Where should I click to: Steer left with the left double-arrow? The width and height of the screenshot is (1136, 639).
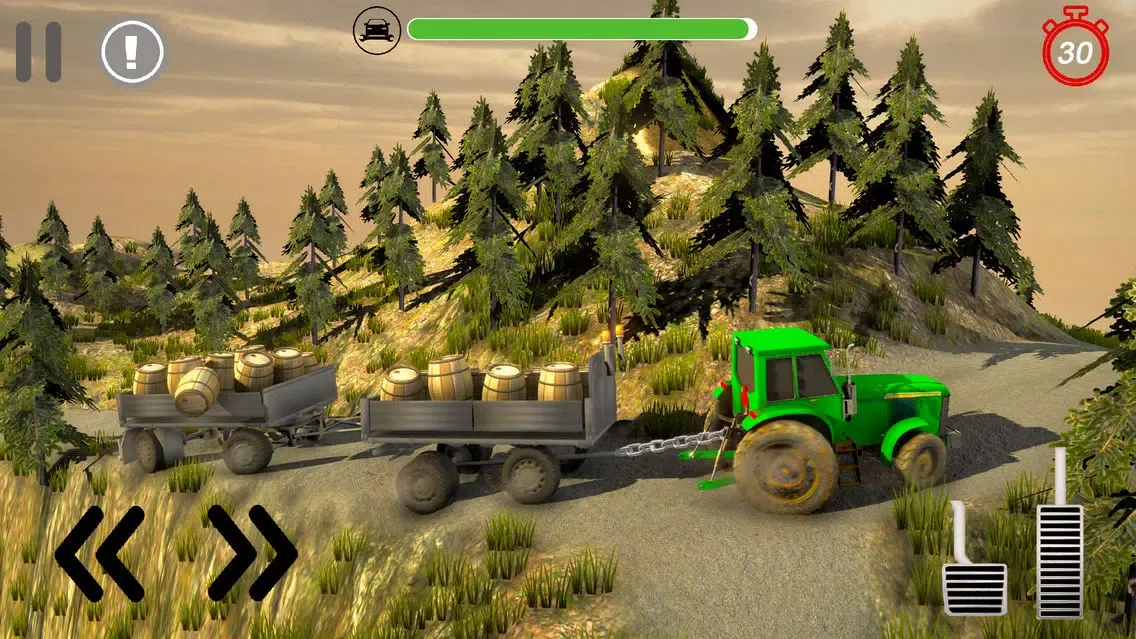[x=99, y=552]
